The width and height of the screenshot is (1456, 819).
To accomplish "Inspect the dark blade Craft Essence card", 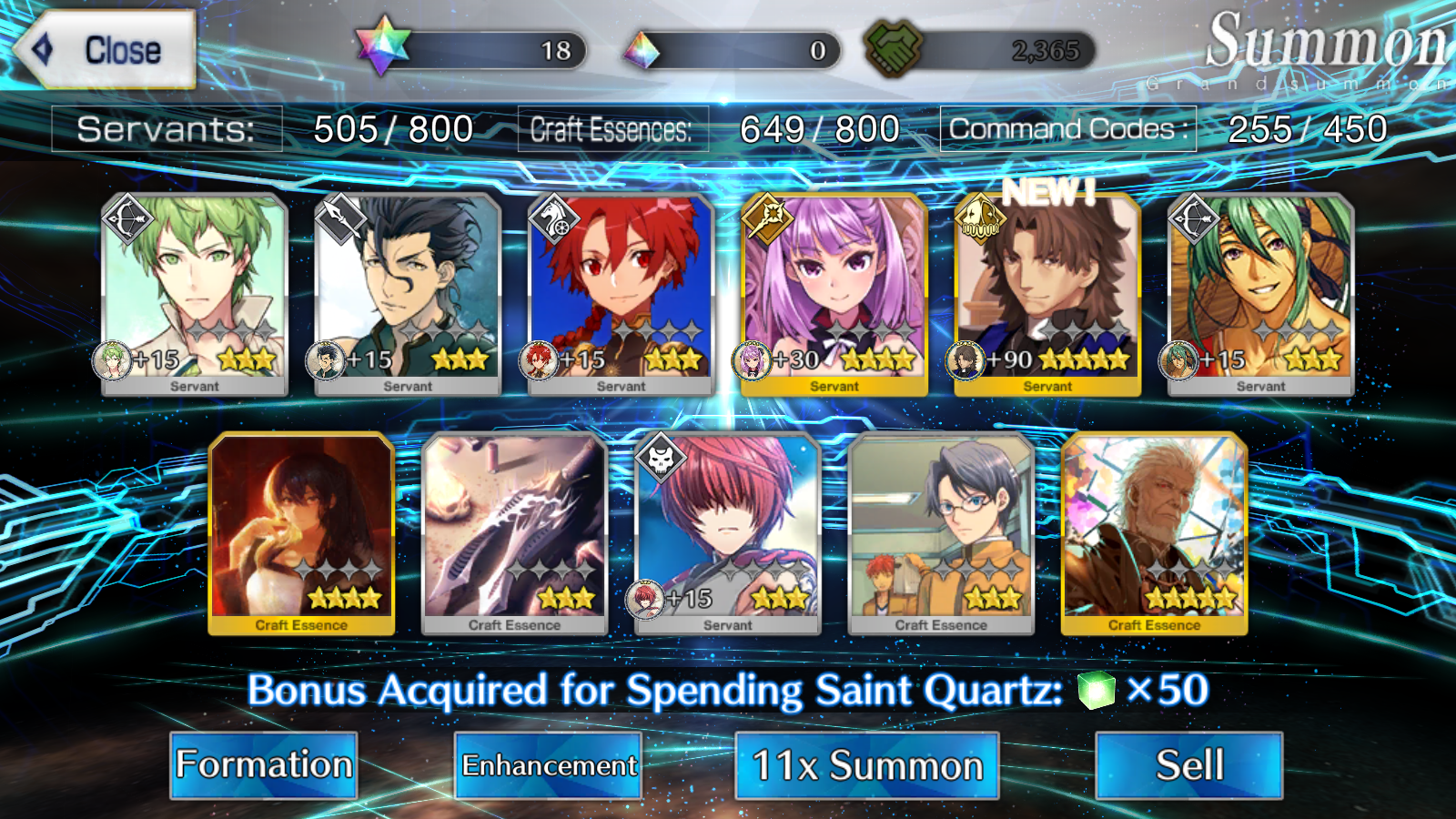I will (x=514, y=532).
